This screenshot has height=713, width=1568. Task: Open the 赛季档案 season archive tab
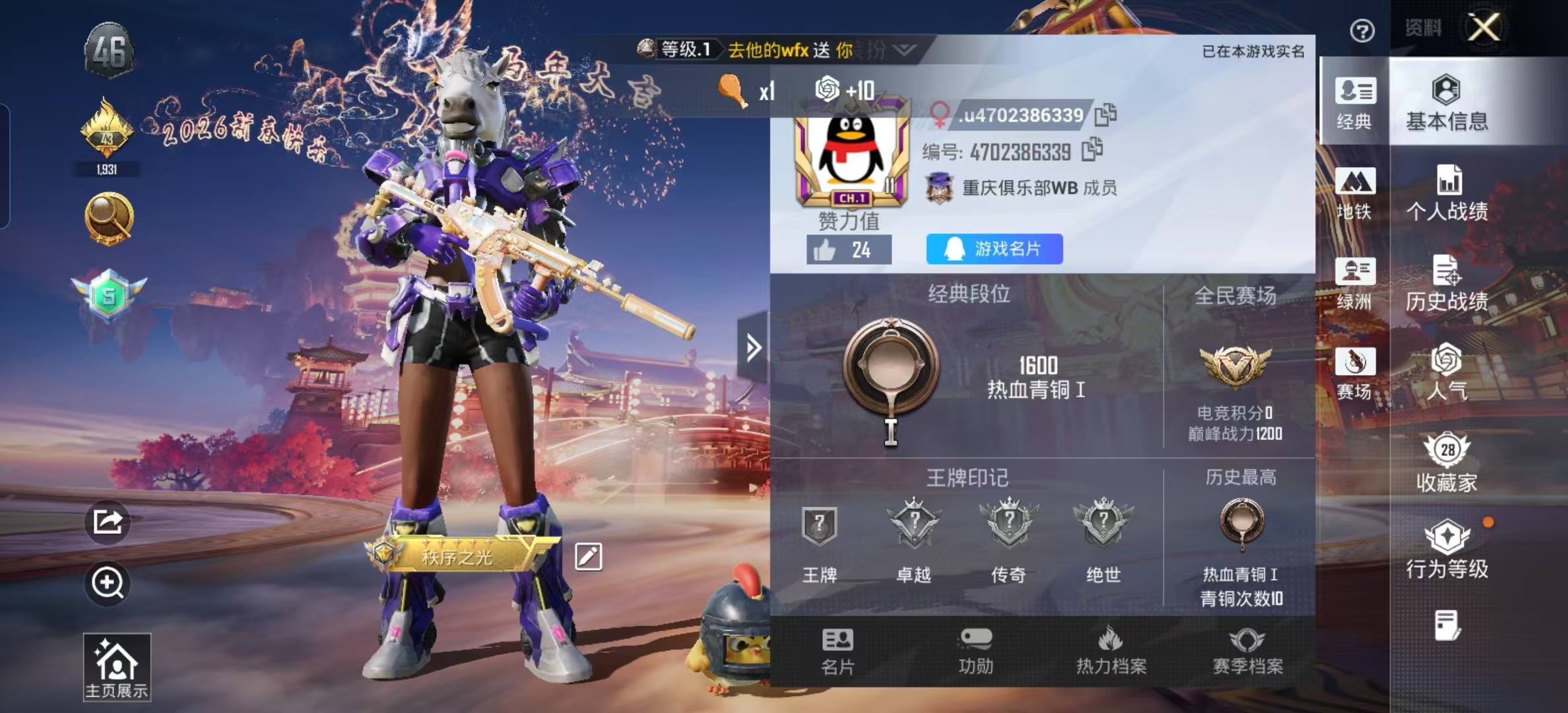pos(1247,652)
